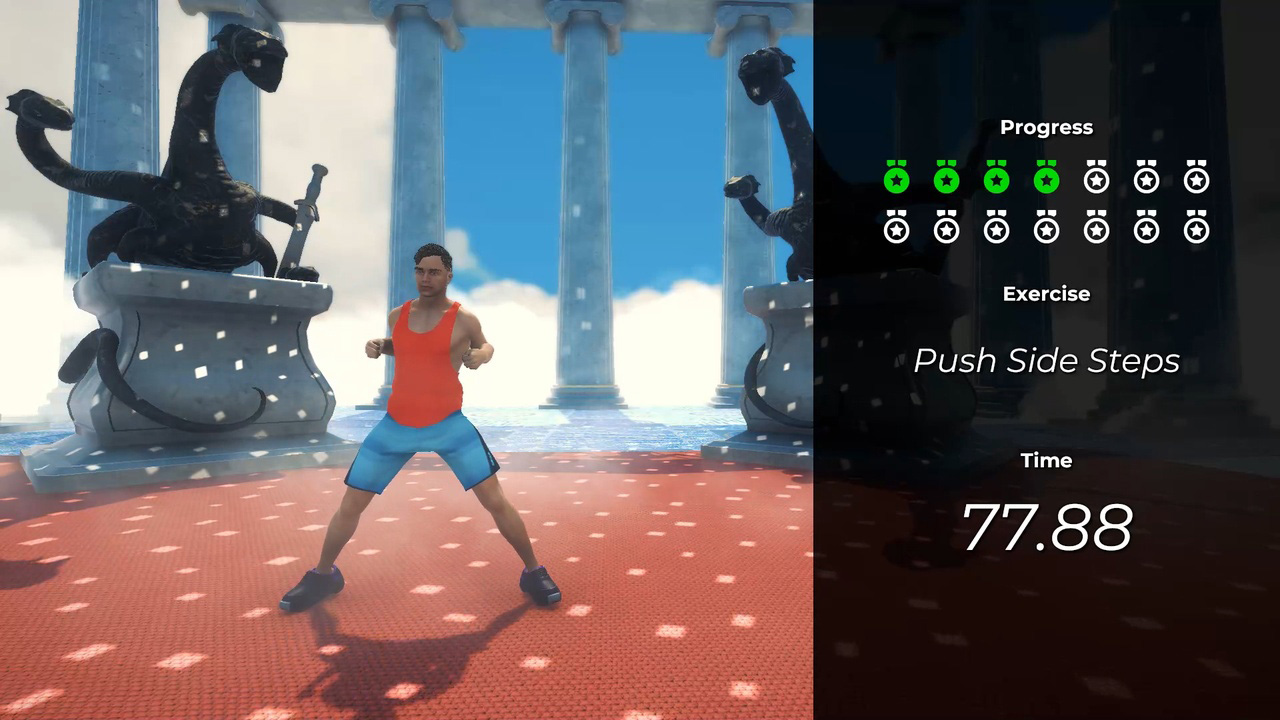
Task: Click the fourth green progress medal
Action: 1046,179
